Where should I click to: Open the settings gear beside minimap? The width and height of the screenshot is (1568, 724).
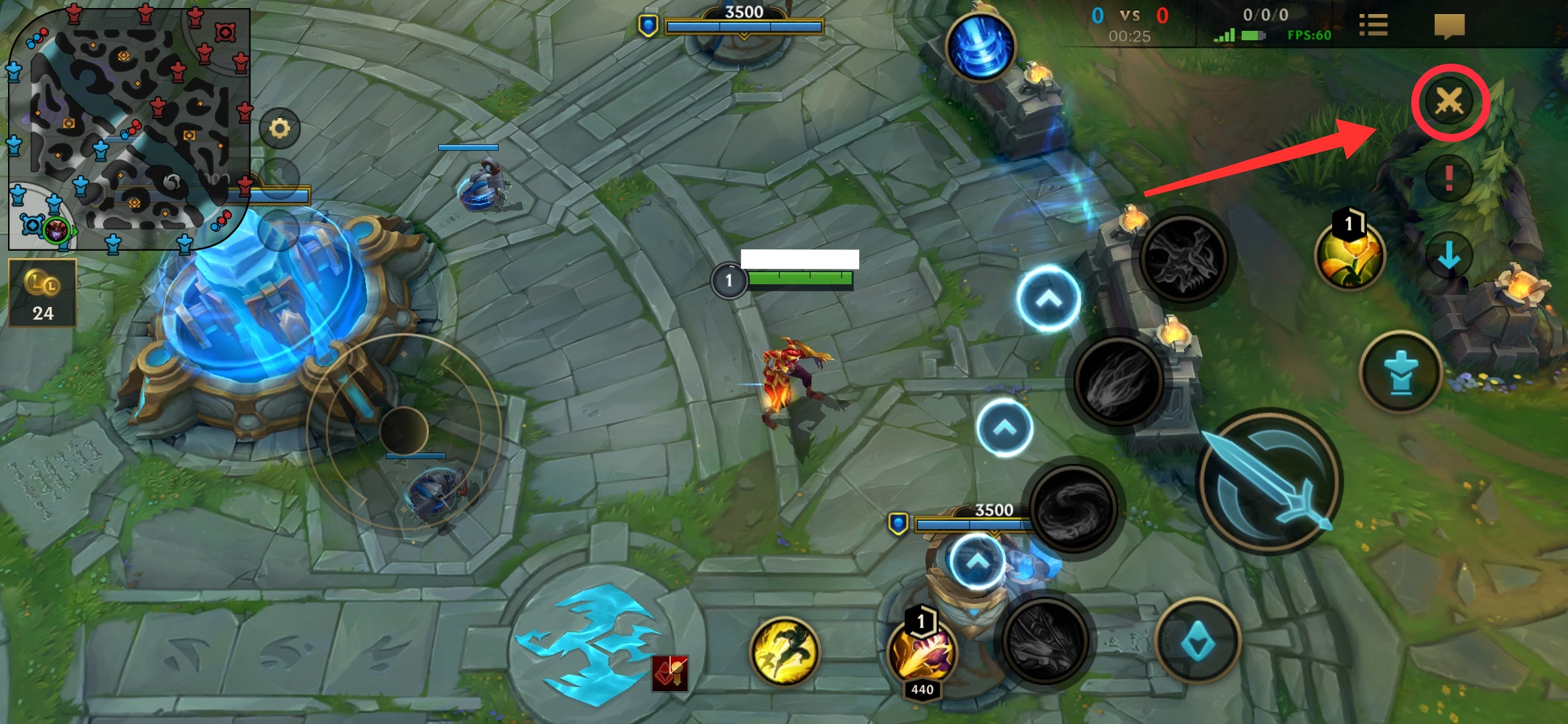279,128
